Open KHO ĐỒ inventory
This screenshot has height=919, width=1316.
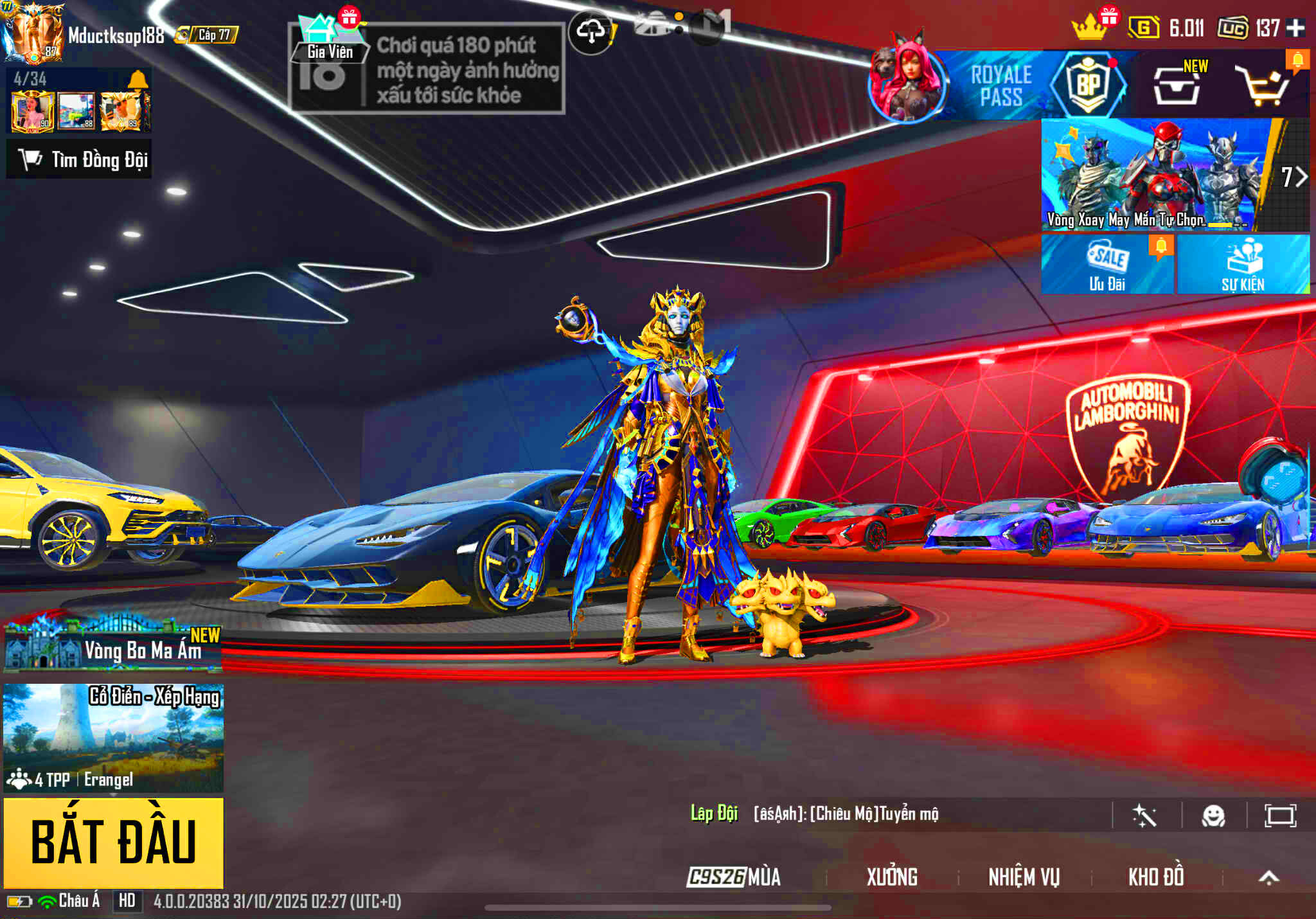click(1155, 877)
